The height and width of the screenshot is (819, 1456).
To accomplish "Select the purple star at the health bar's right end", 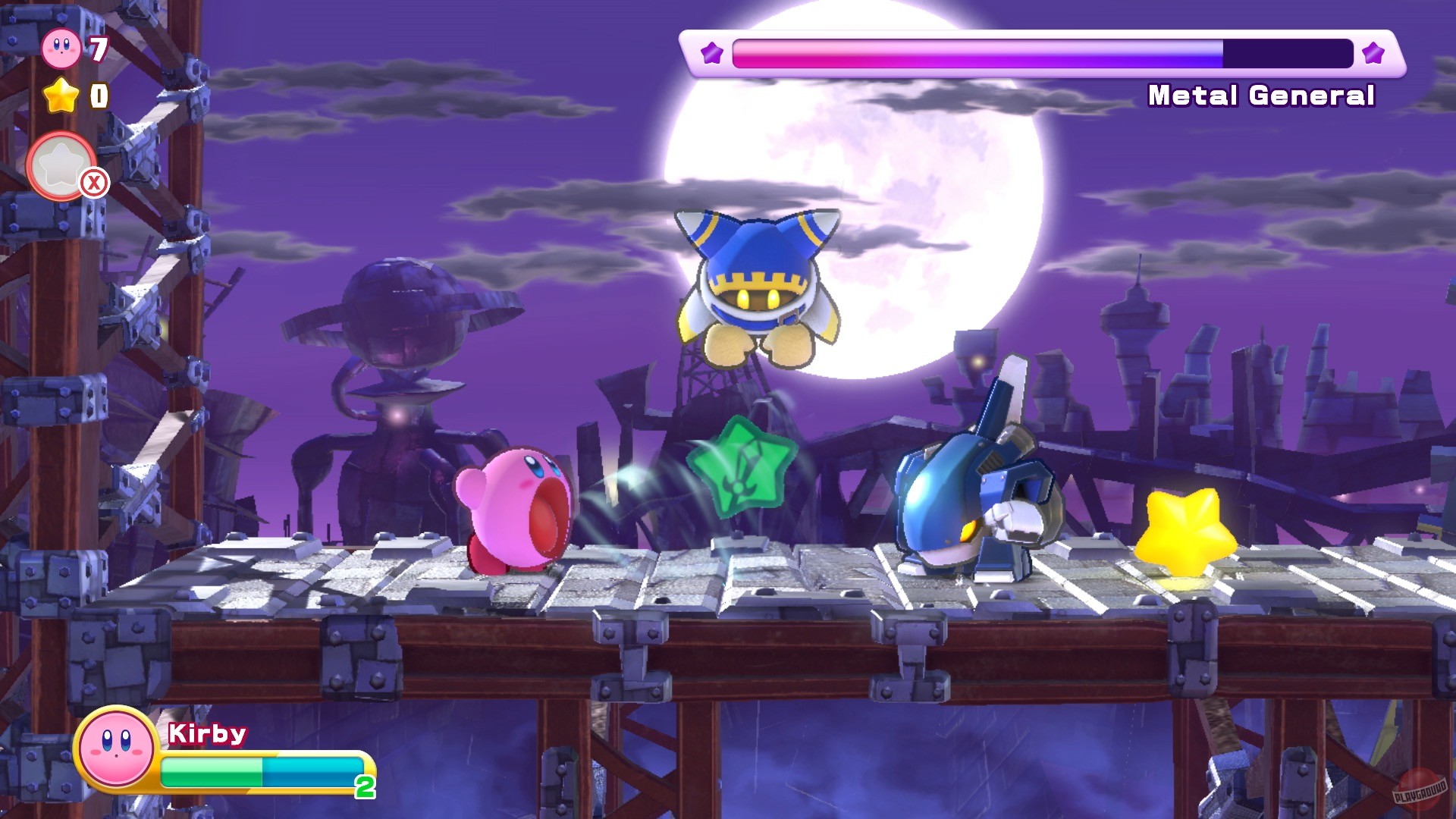I will [x=1374, y=53].
